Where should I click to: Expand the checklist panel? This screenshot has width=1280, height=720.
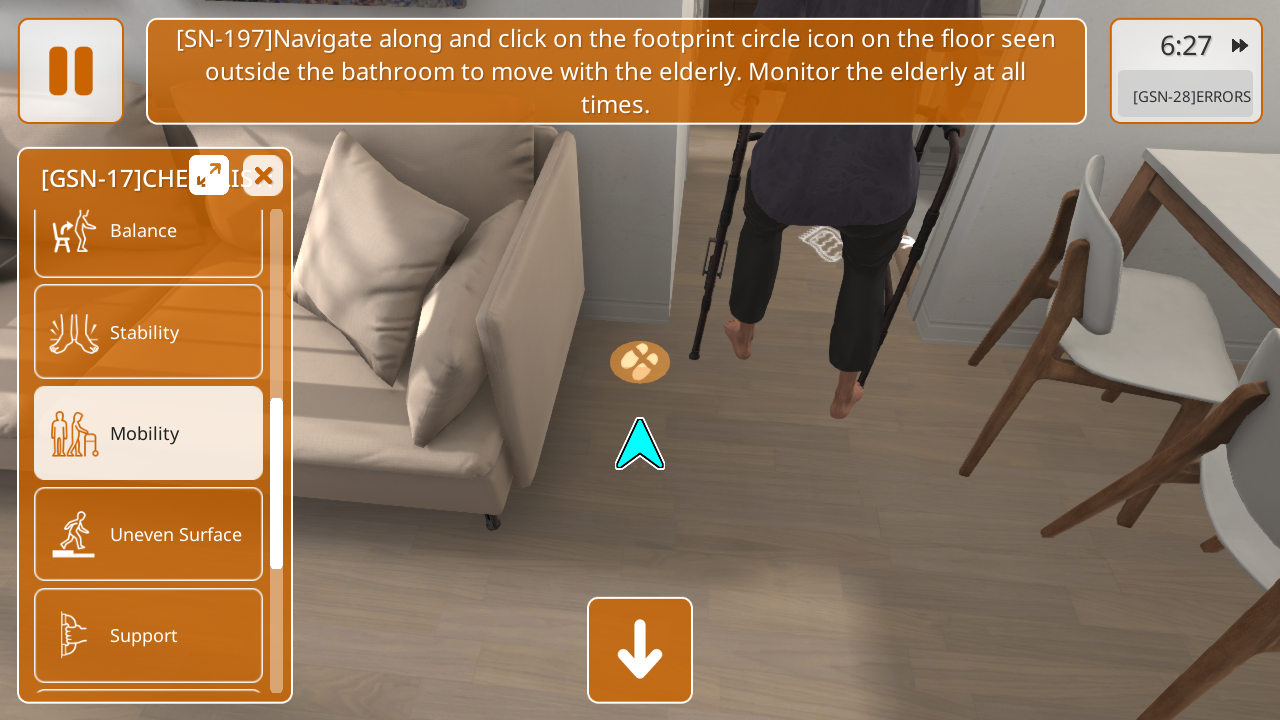(209, 175)
